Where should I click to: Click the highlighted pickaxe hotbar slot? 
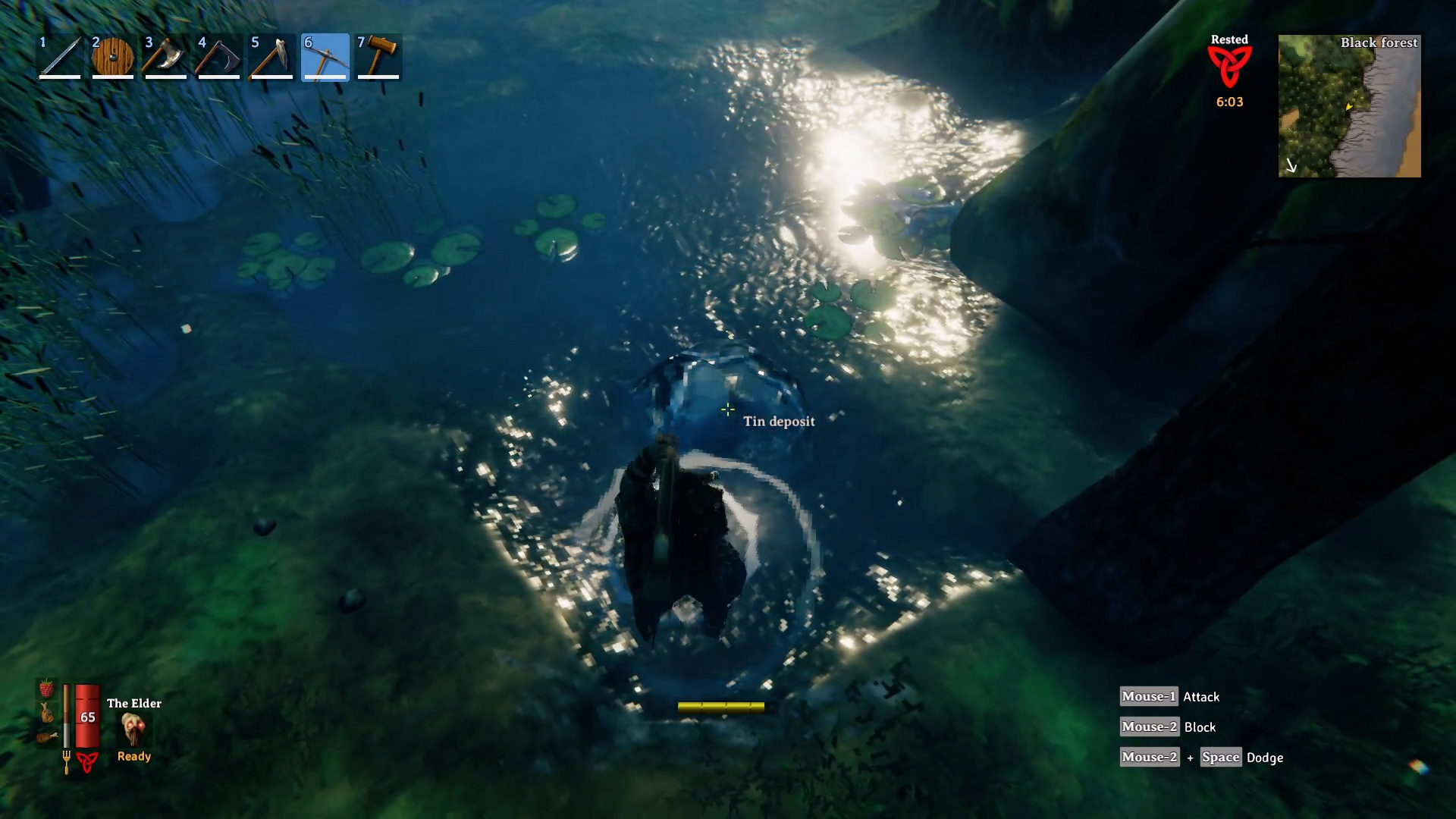pos(325,57)
